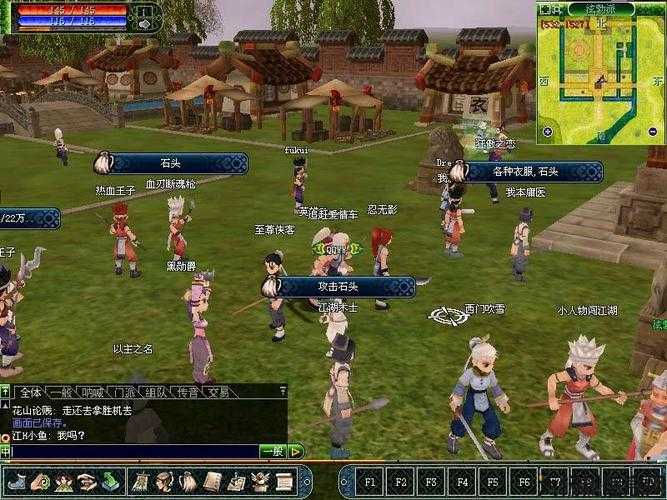Click the paper scroll icon in menu bar
Screen dimensions: 667x500
point(284,481)
